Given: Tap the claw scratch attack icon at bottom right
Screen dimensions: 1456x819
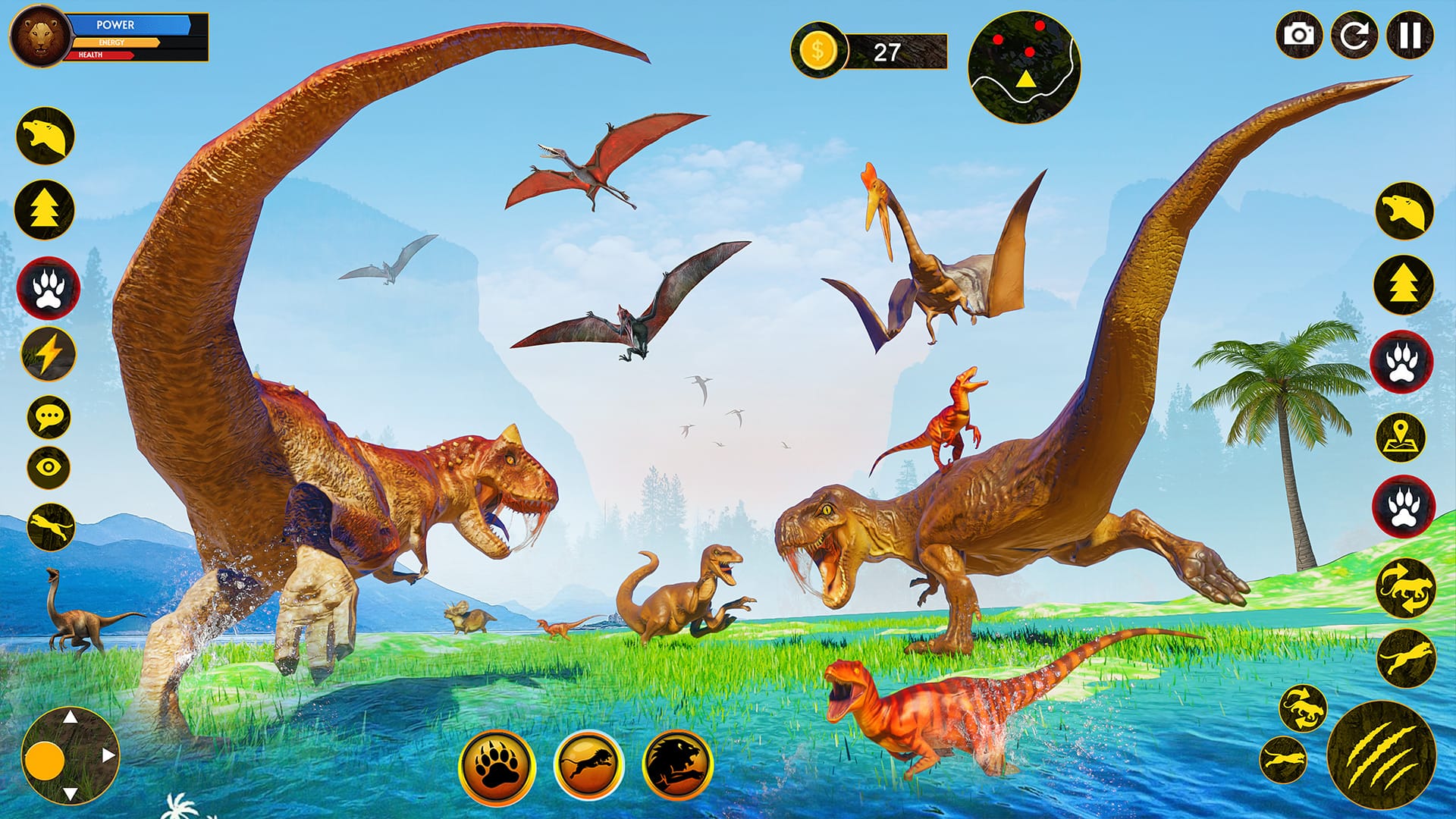Looking at the screenshot, I should tap(1393, 761).
